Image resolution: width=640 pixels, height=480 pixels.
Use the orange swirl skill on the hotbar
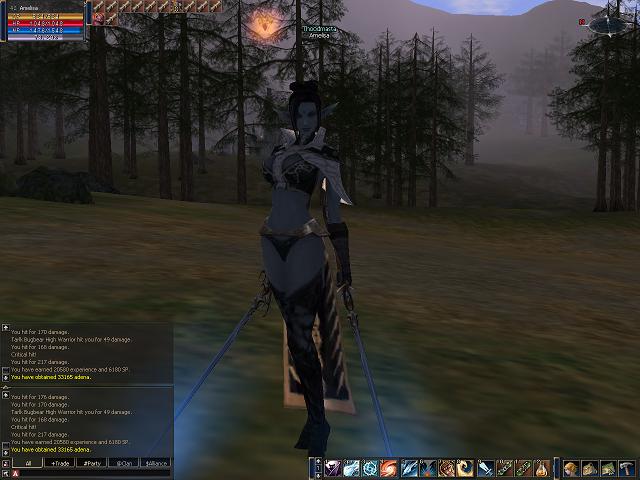tap(388, 468)
